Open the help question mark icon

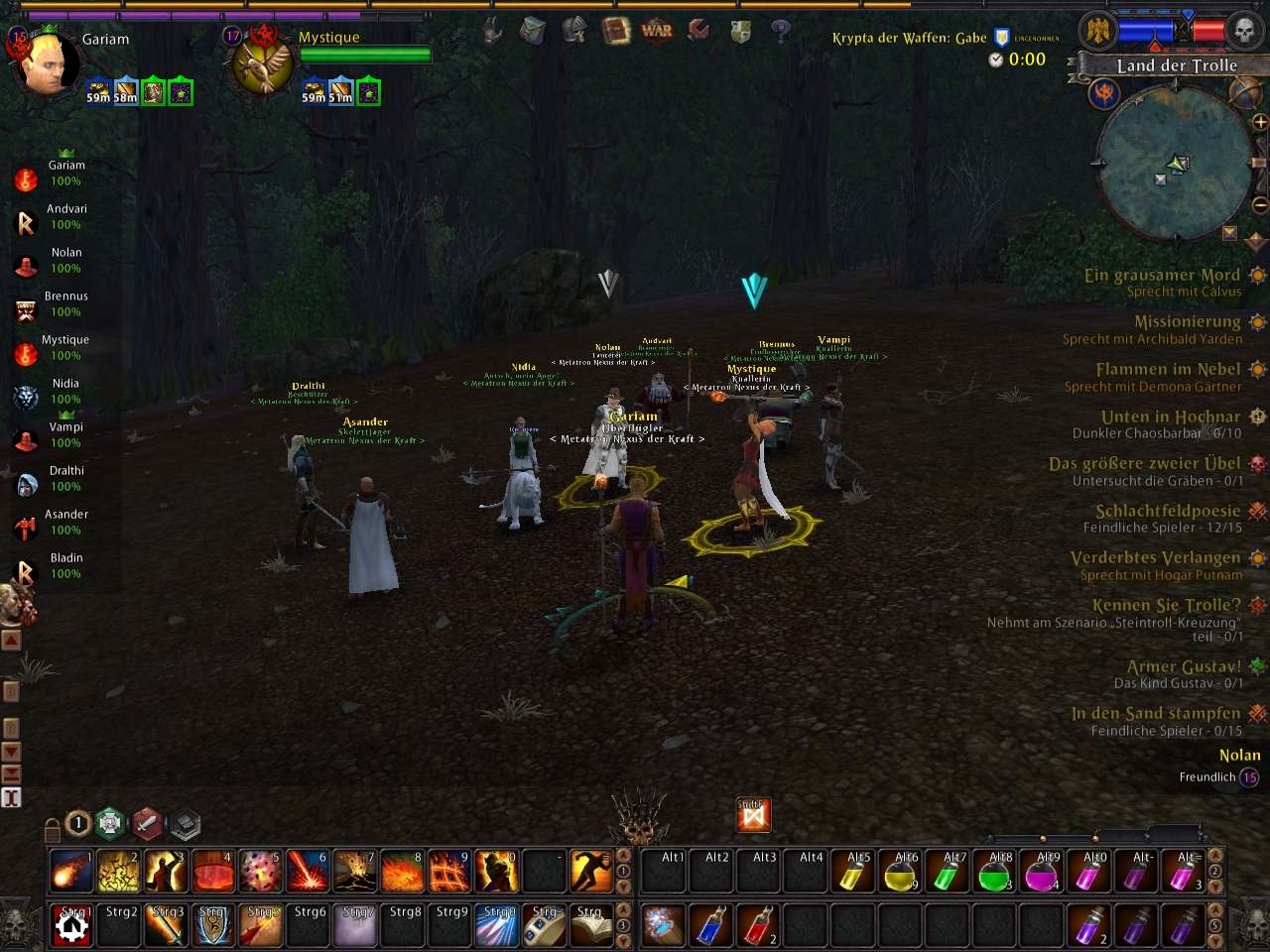point(781,31)
